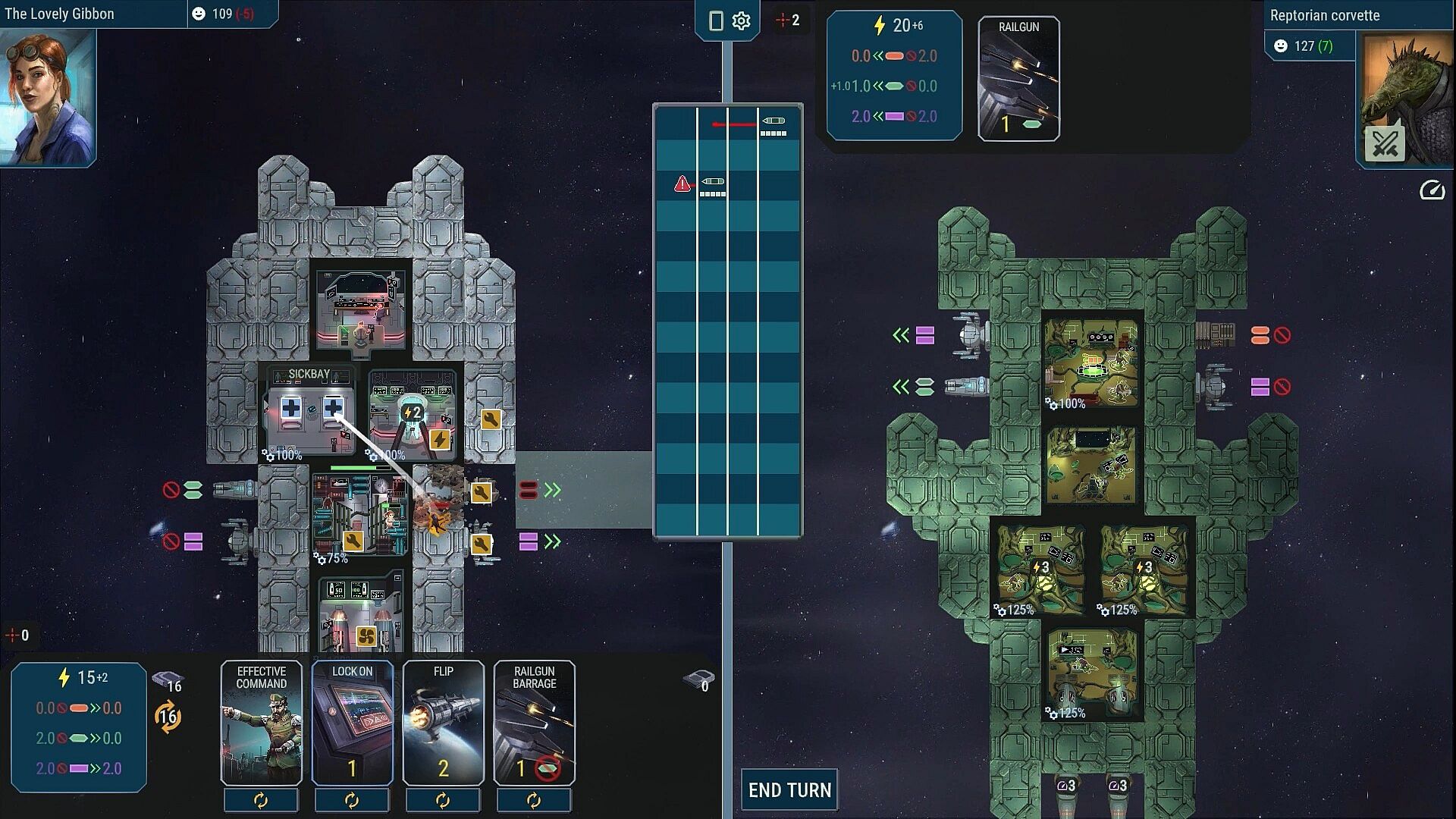Inspect the enemy Railgun card
Screen dimensions: 1456x819
1018,79
